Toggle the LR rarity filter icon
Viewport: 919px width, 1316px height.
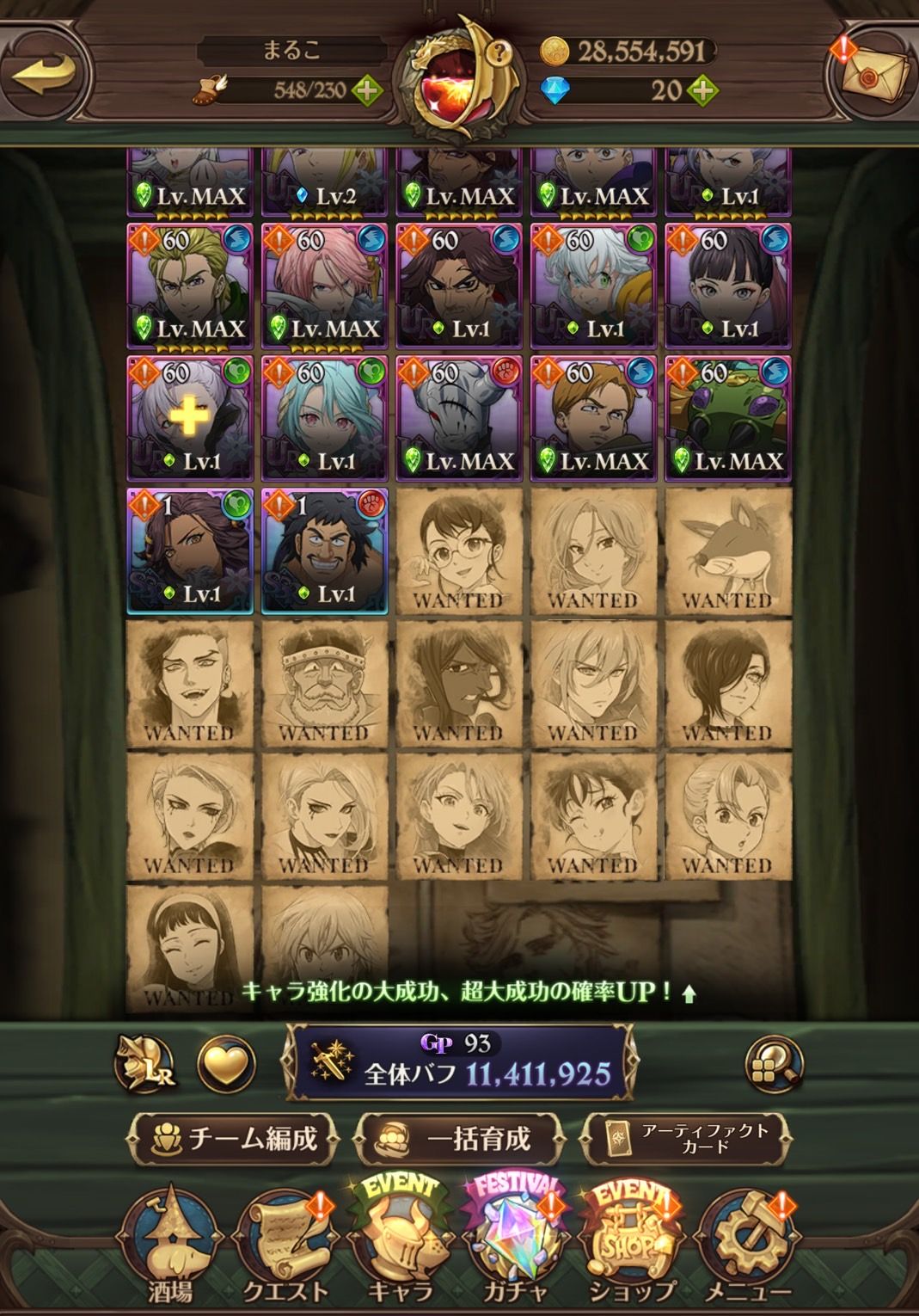tap(147, 1066)
